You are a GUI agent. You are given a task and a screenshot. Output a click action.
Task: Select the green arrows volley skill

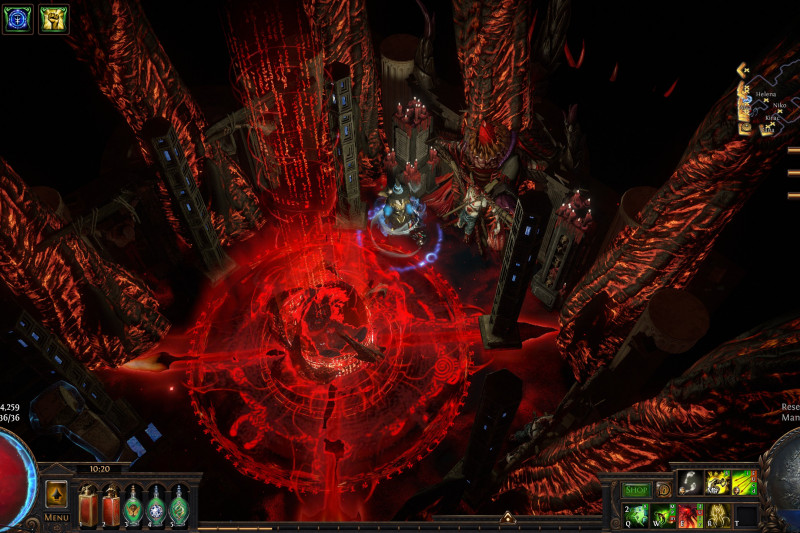tap(744, 484)
